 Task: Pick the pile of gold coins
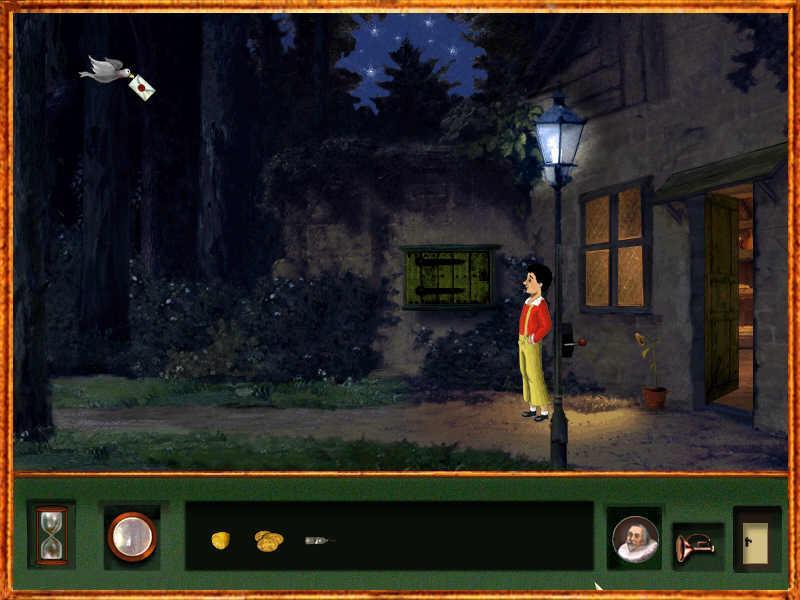click(x=269, y=540)
